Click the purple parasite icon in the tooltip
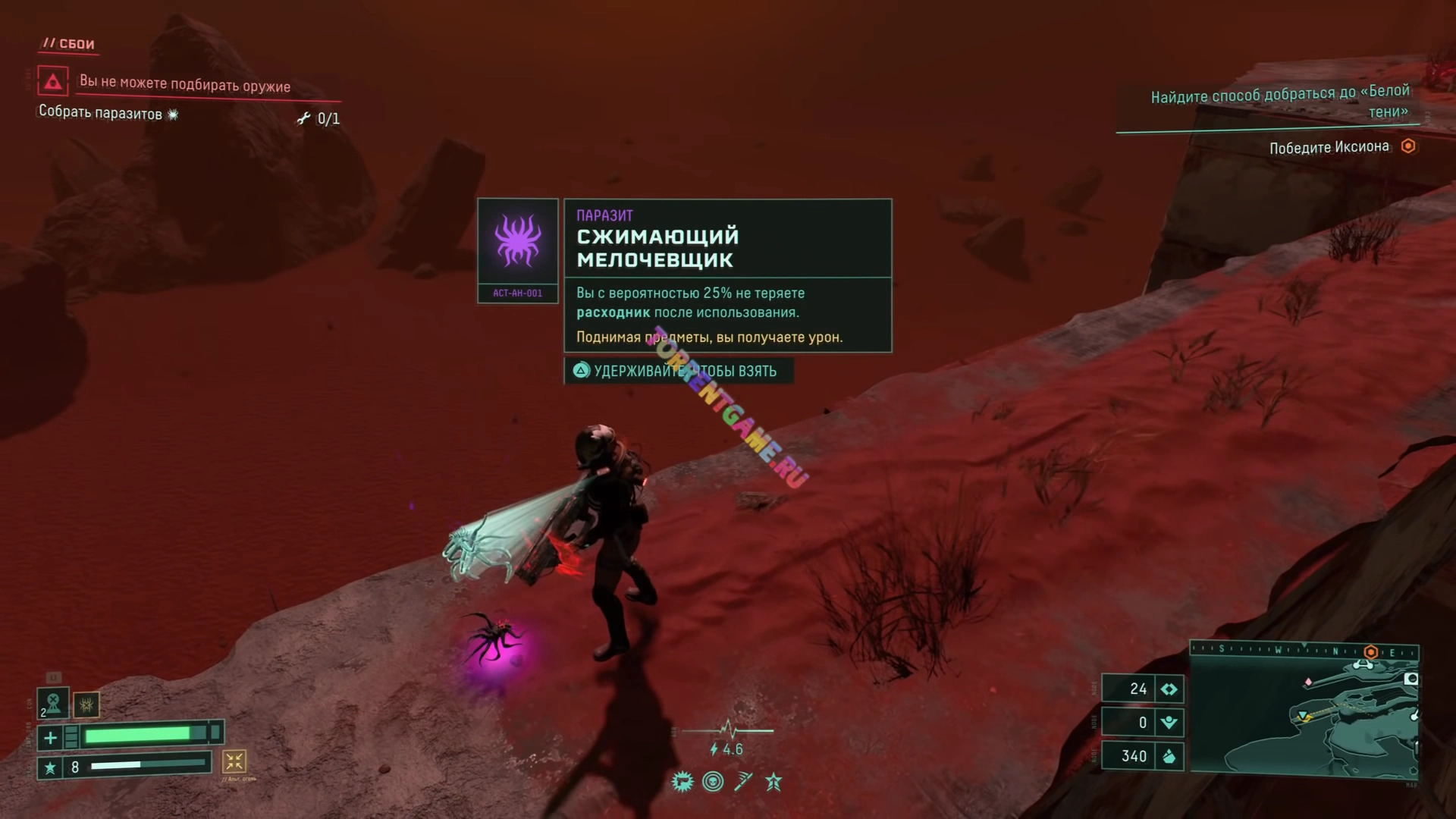Image resolution: width=1456 pixels, height=819 pixels. [x=518, y=240]
